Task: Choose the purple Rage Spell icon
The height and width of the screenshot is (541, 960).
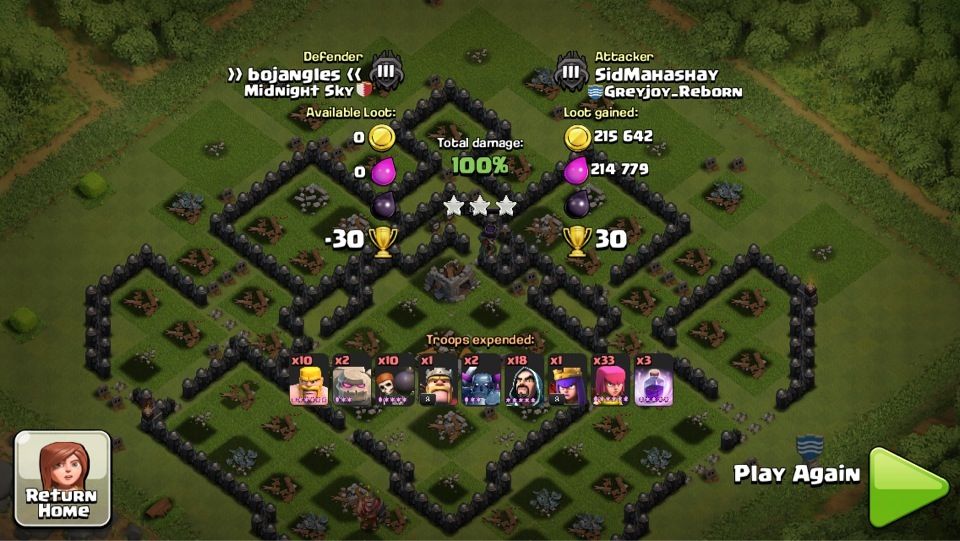Action: 652,381
